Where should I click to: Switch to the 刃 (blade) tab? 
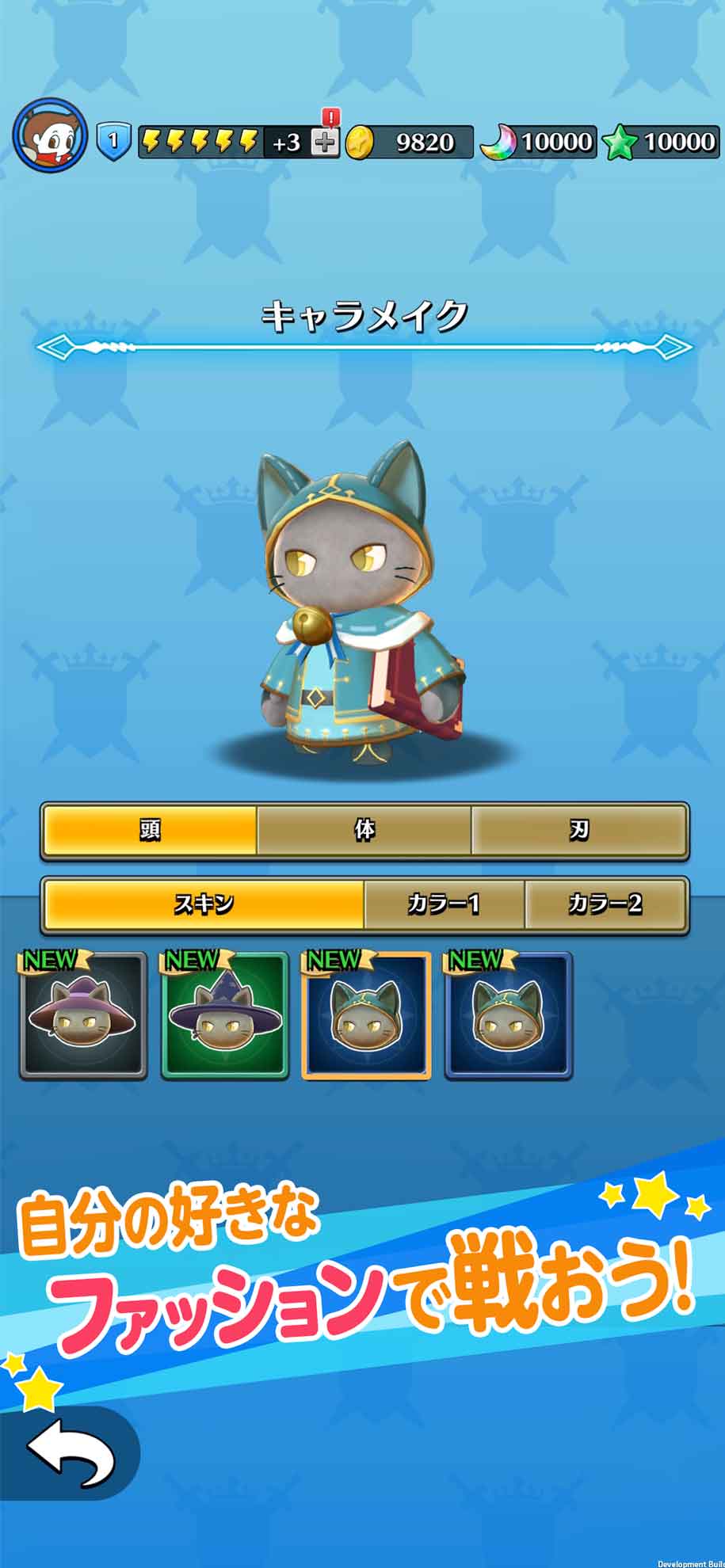tap(579, 830)
